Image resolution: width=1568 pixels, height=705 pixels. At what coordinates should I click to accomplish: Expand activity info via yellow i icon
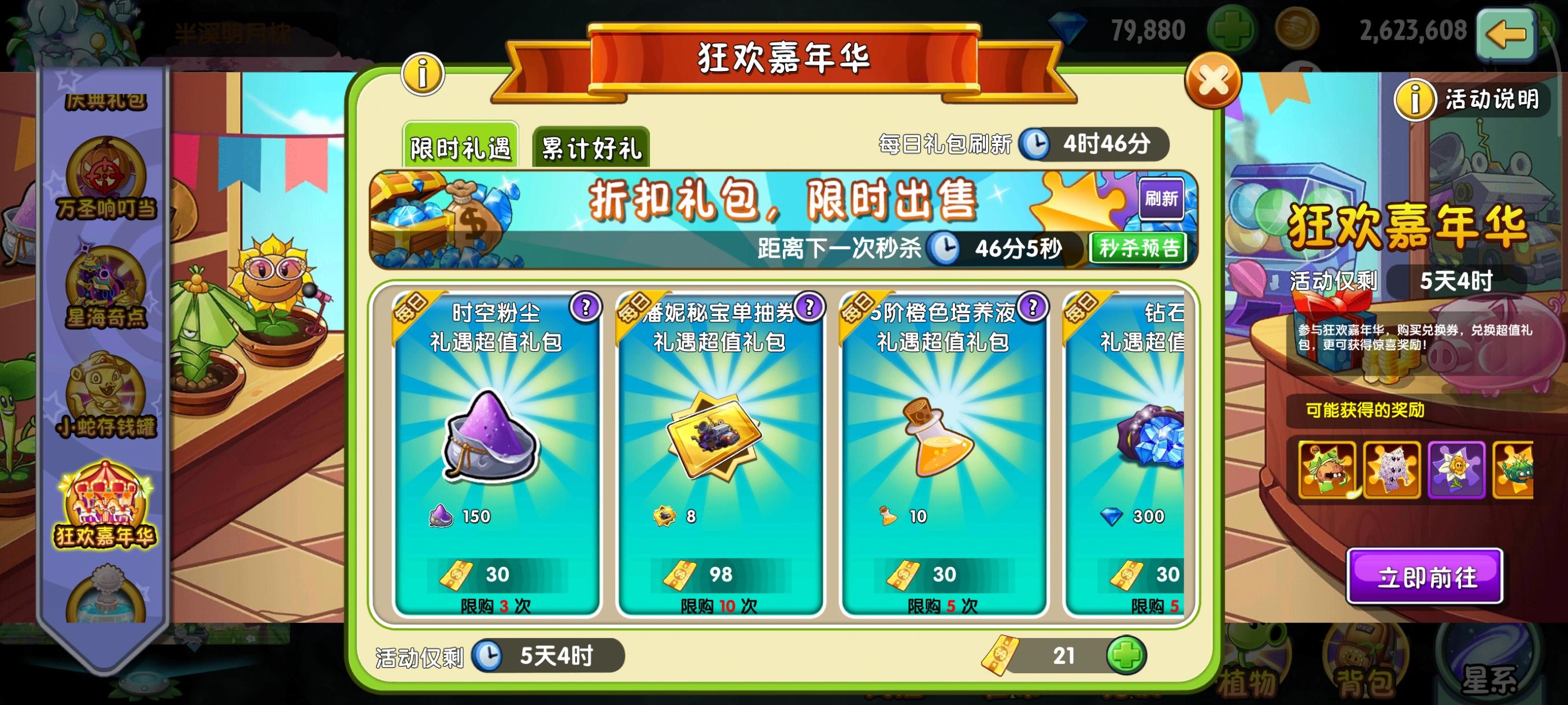[423, 73]
